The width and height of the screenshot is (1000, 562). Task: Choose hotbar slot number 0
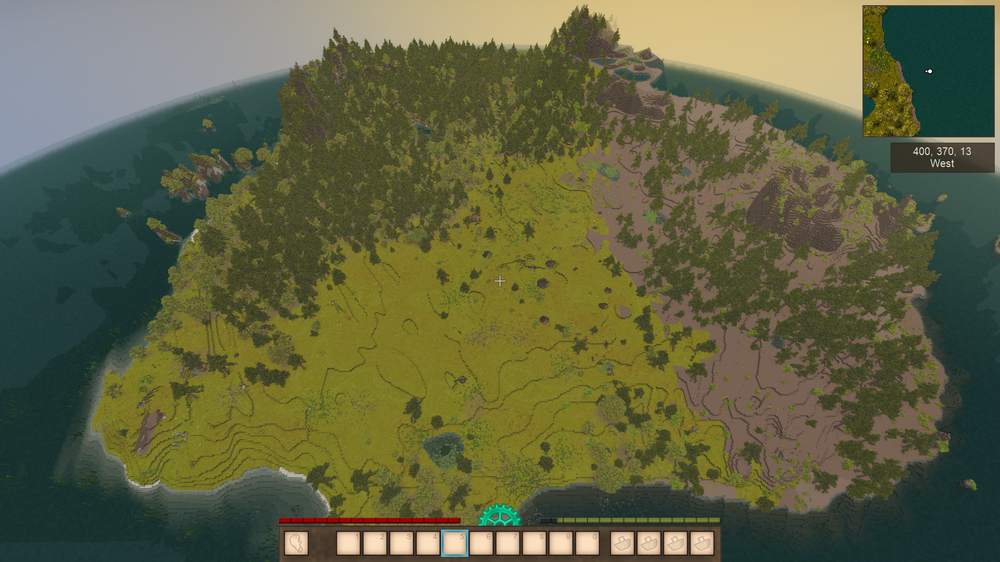click(x=589, y=543)
